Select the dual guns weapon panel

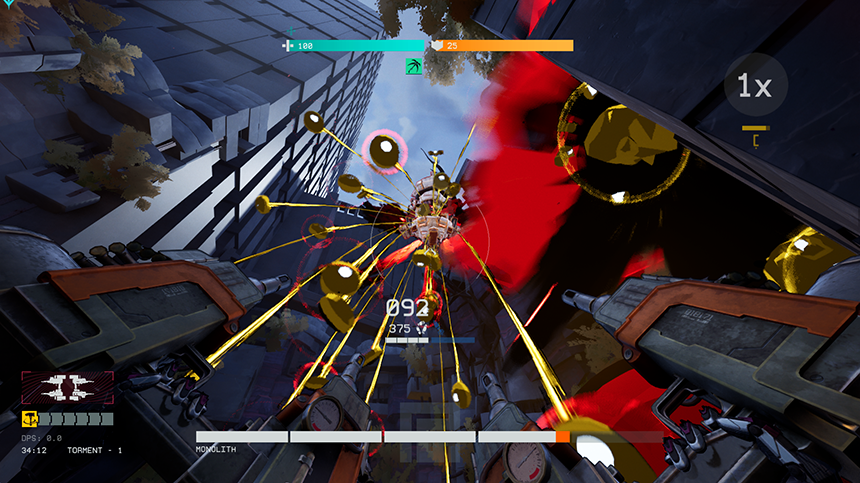[68, 388]
